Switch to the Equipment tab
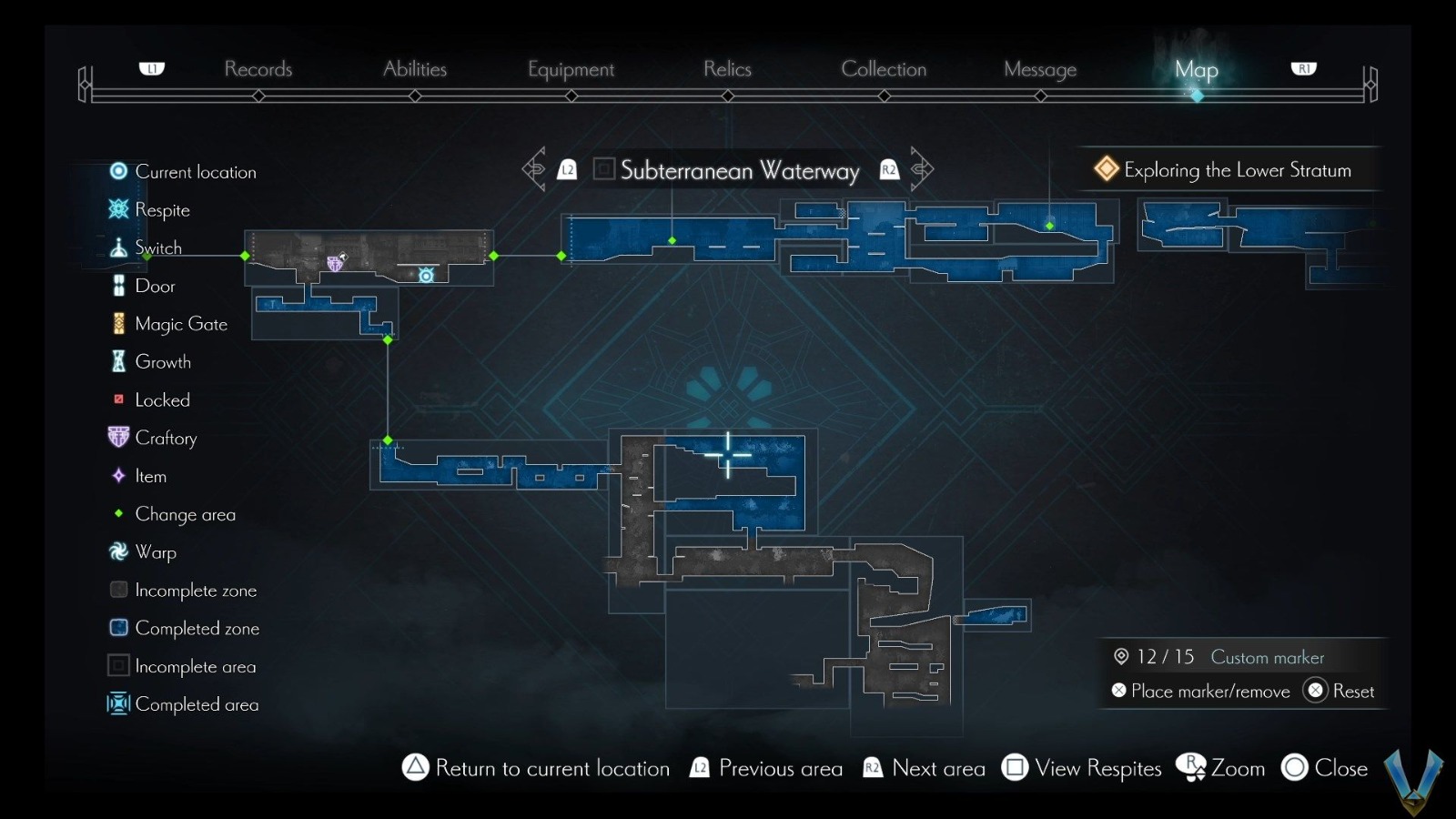 pos(571,69)
